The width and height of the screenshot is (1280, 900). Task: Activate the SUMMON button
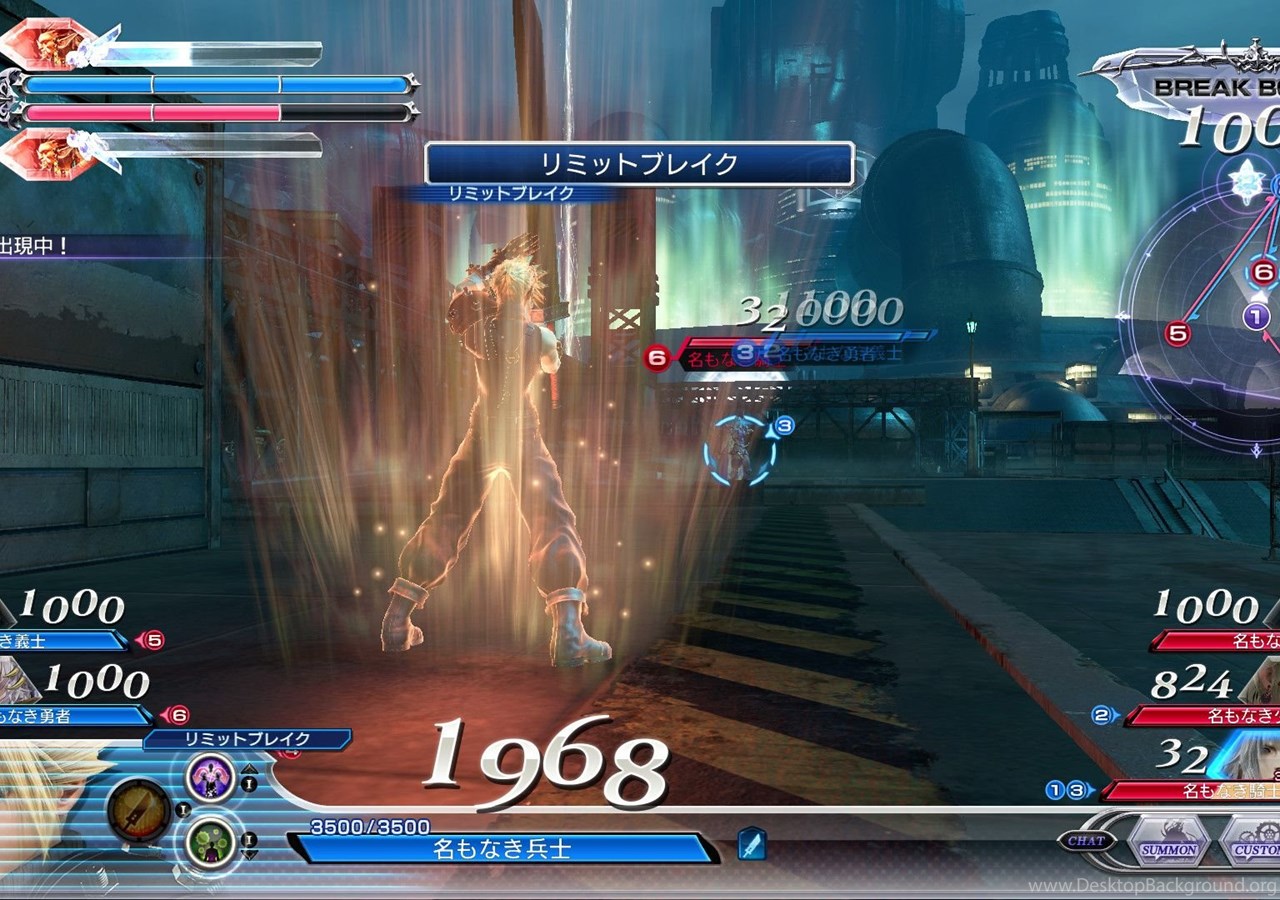pyautogui.click(x=1169, y=842)
